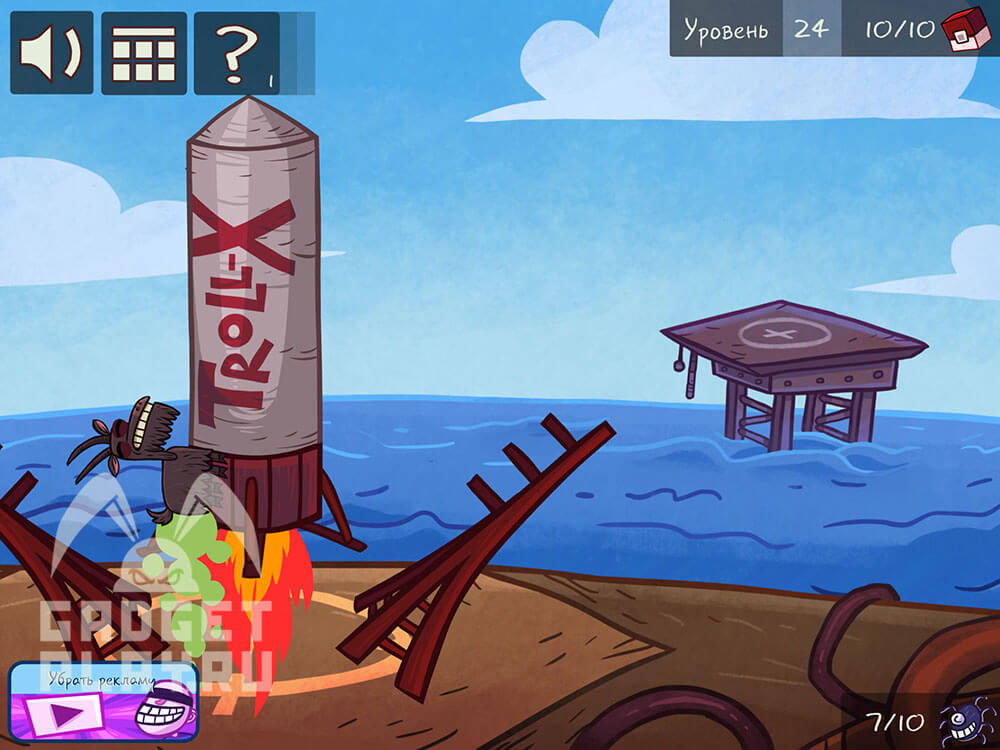Show a hint with the question mark
Viewport: 1000px width, 750px height.
coord(236,53)
